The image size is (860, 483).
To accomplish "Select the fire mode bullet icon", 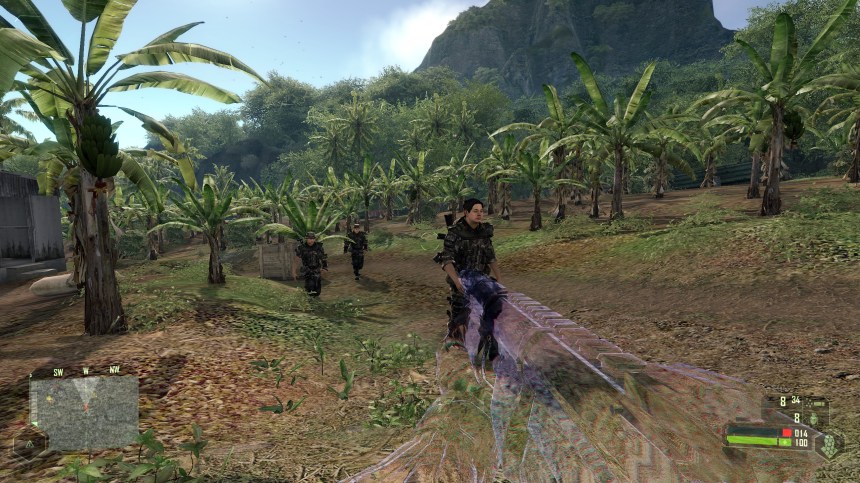I will tap(812, 402).
